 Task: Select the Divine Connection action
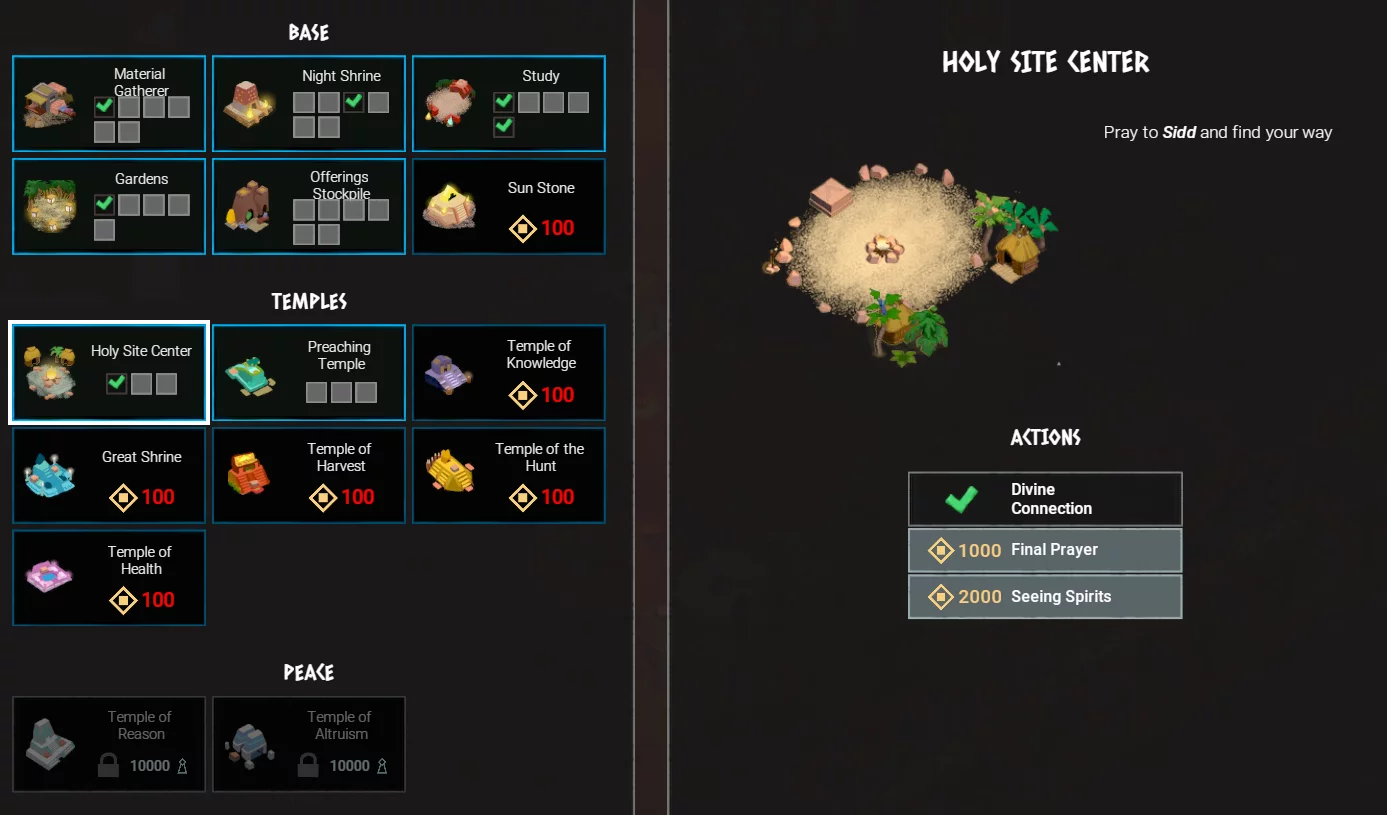click(1045, 499)
